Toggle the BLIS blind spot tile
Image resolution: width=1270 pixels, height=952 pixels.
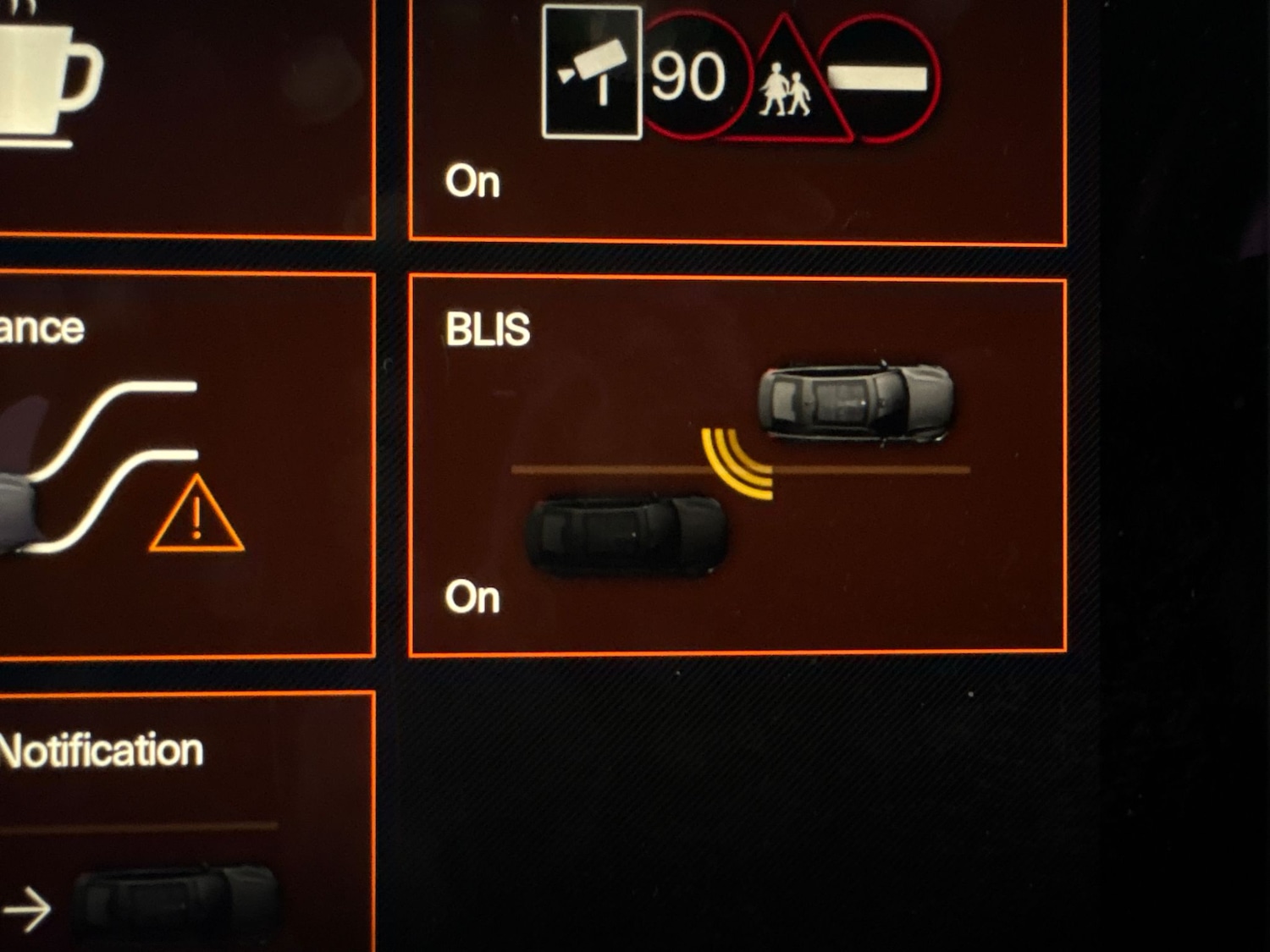pyautogui.click(x=737, y=465)
